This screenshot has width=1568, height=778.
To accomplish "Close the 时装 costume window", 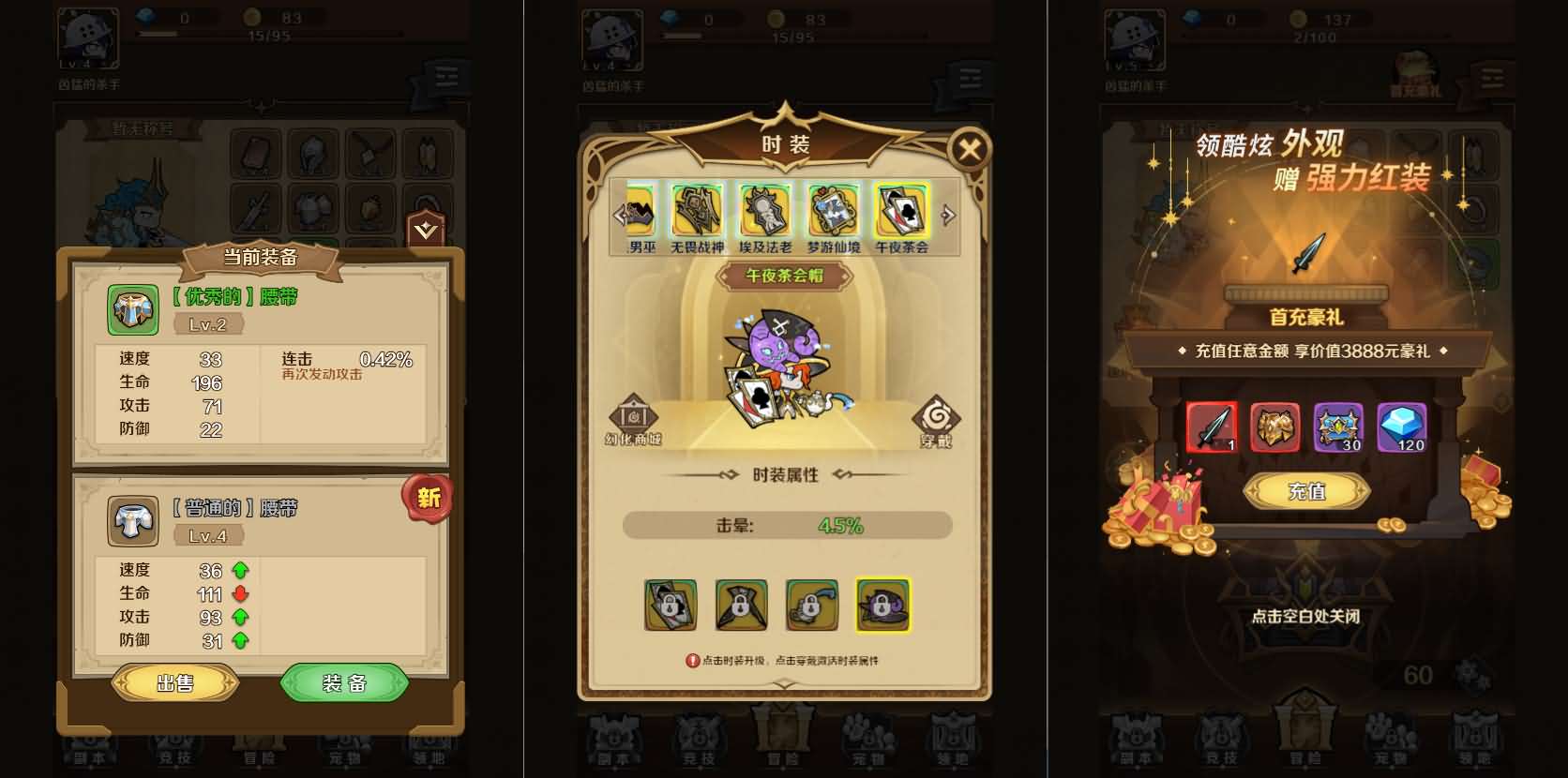I will [x=969, y=150].
